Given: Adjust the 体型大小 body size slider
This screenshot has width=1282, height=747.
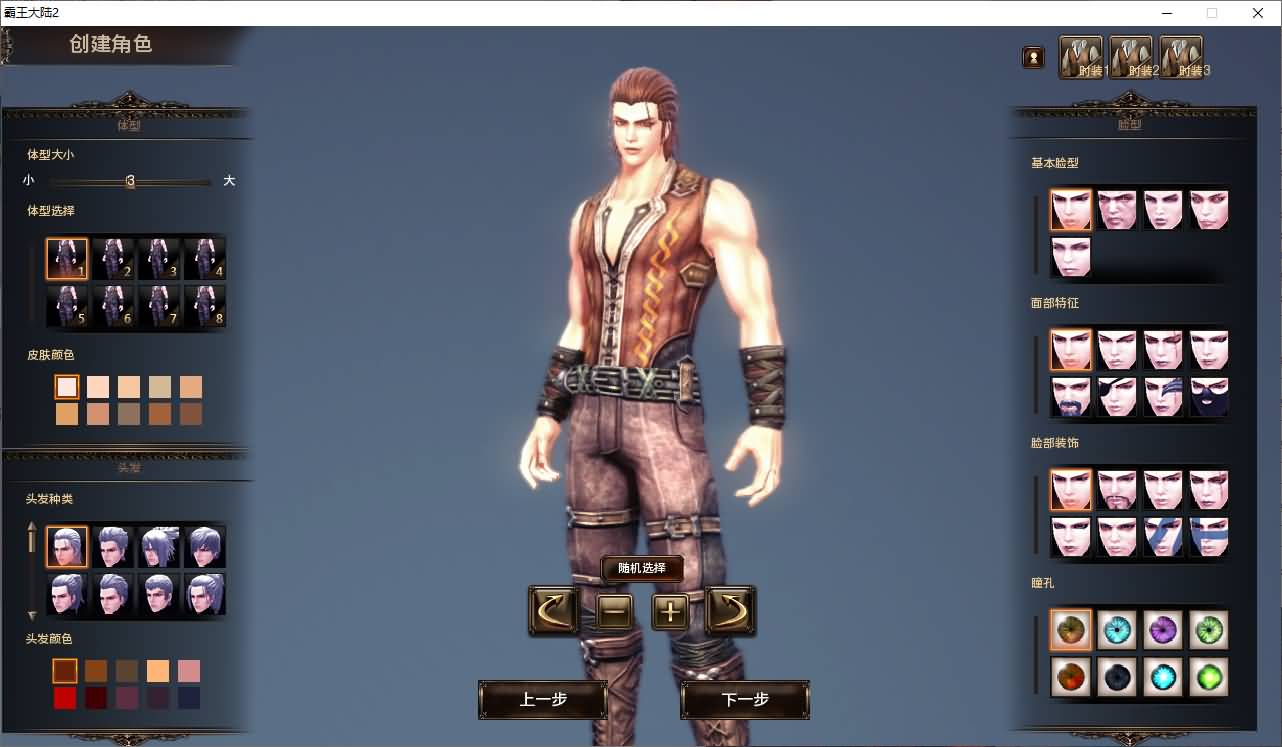Looking at the screenshot, I should [130, 181].
